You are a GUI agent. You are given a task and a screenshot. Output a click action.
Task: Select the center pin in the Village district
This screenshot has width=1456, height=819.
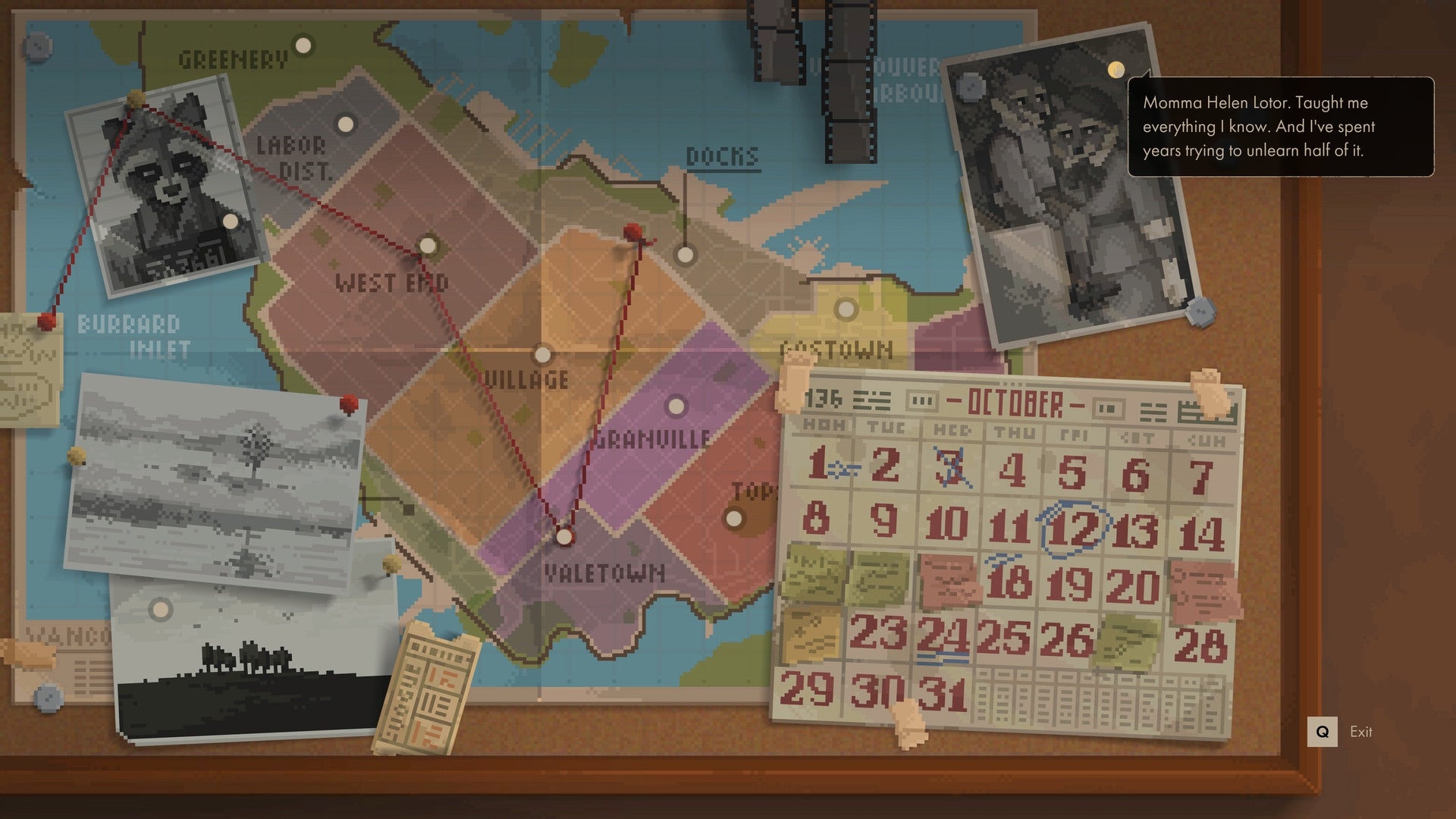(541, 353)
